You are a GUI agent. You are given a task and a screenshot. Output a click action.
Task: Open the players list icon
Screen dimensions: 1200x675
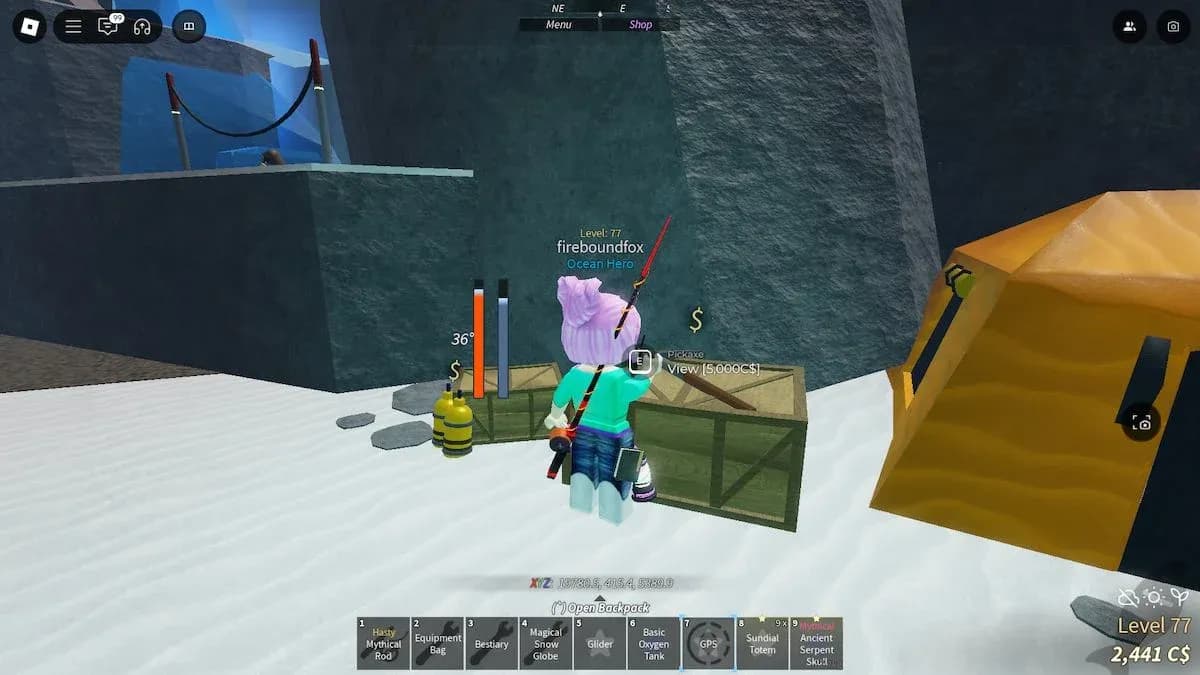pos(1129,27)
